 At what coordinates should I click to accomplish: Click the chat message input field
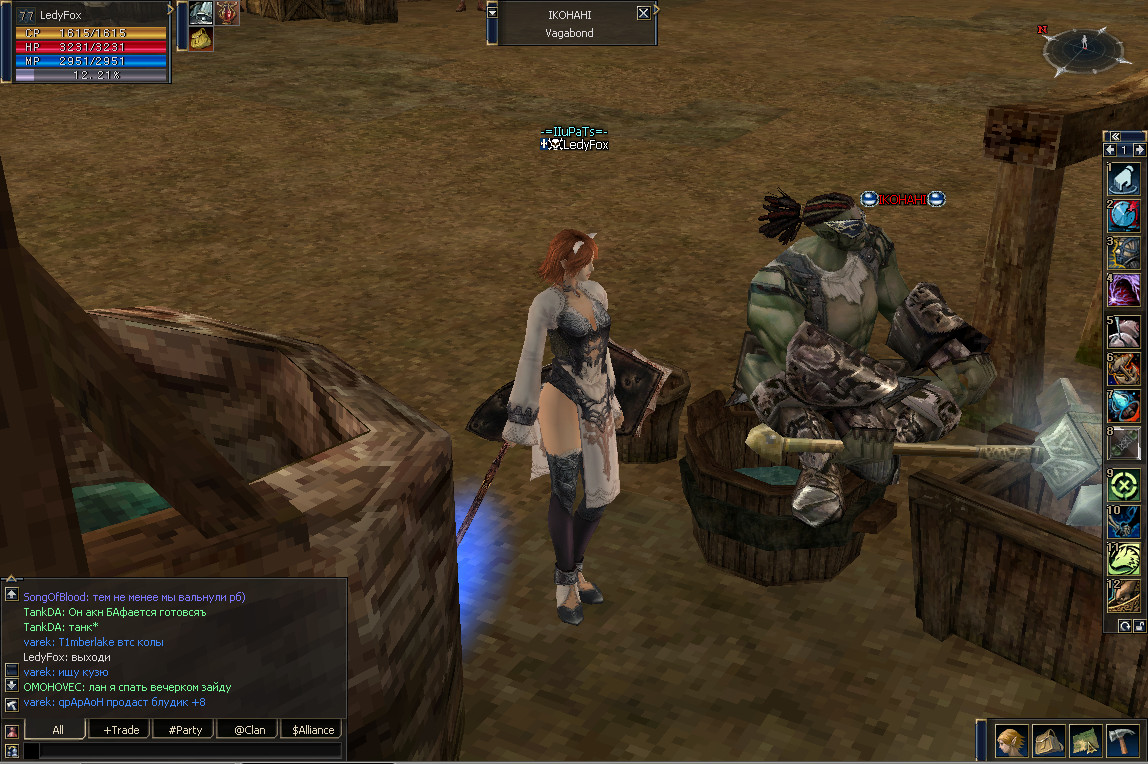(183, 750)
